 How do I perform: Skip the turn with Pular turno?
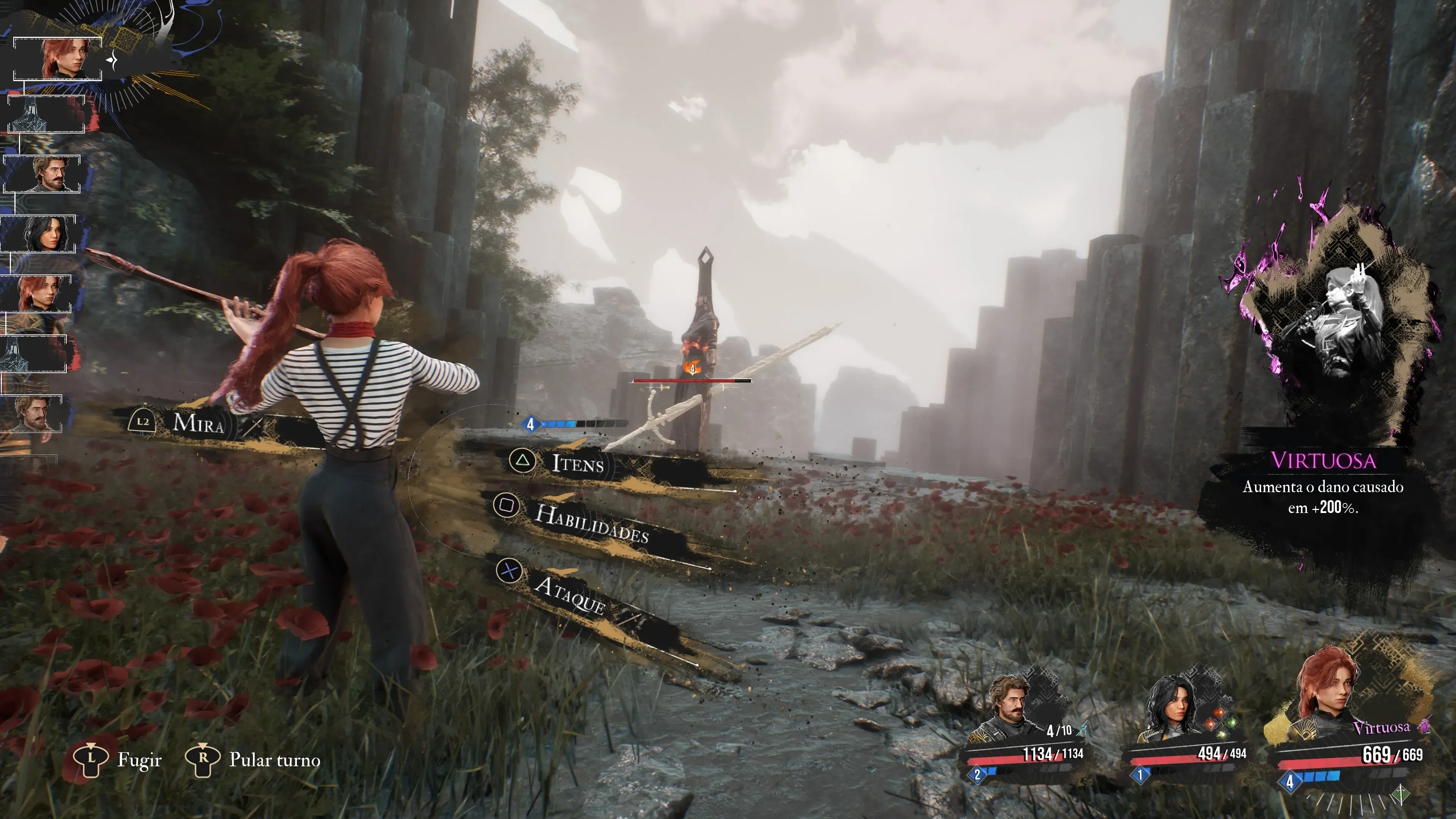274,759
